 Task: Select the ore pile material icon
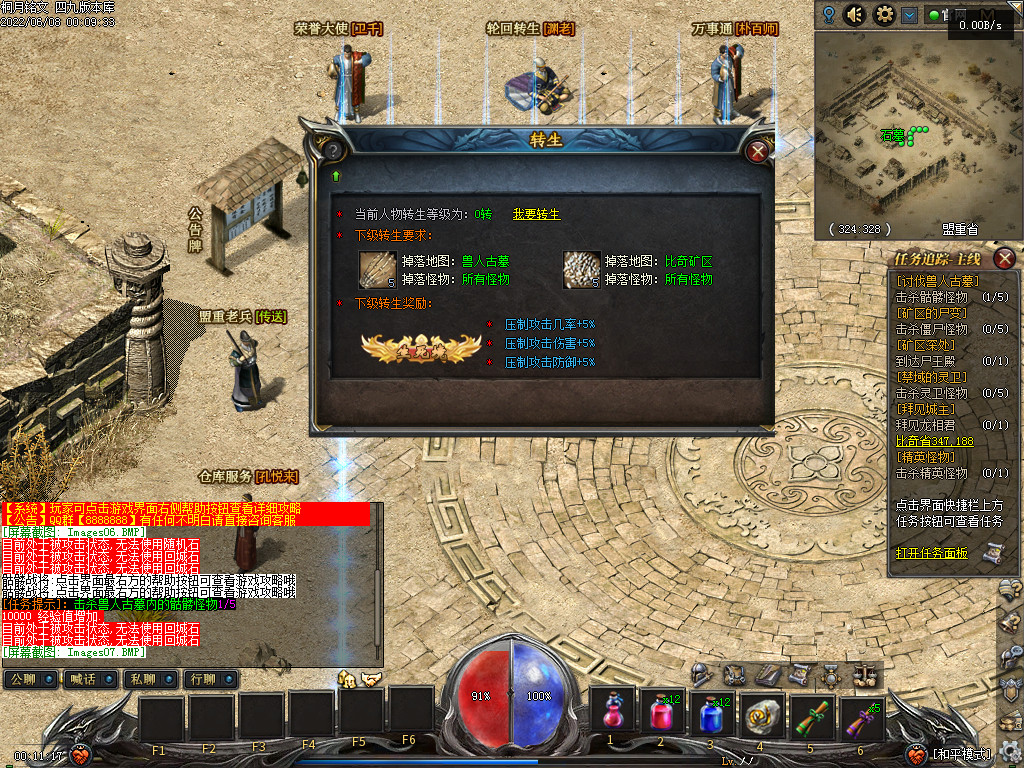click(581, 268)
